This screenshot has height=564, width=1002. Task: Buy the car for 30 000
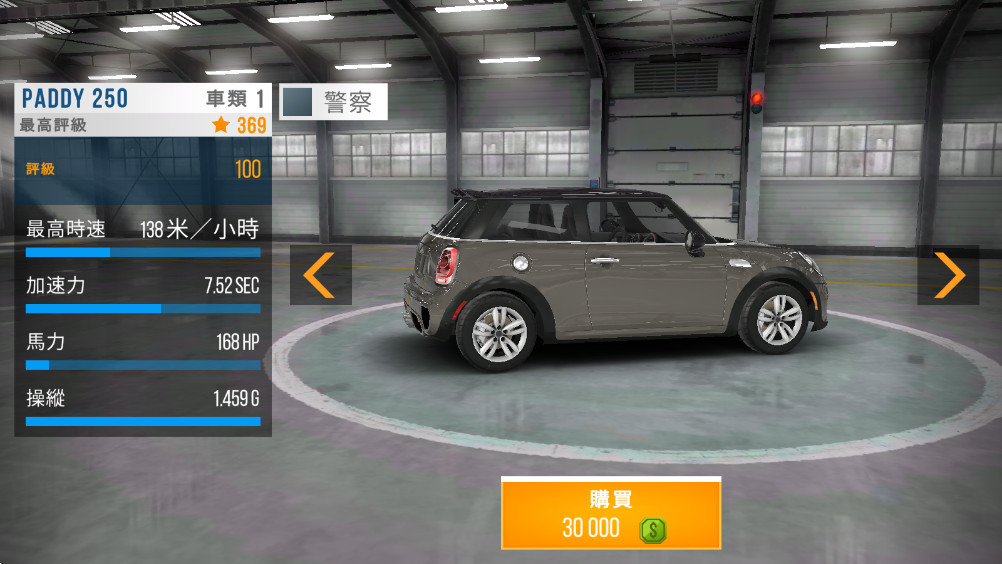[x=610, y=513]
